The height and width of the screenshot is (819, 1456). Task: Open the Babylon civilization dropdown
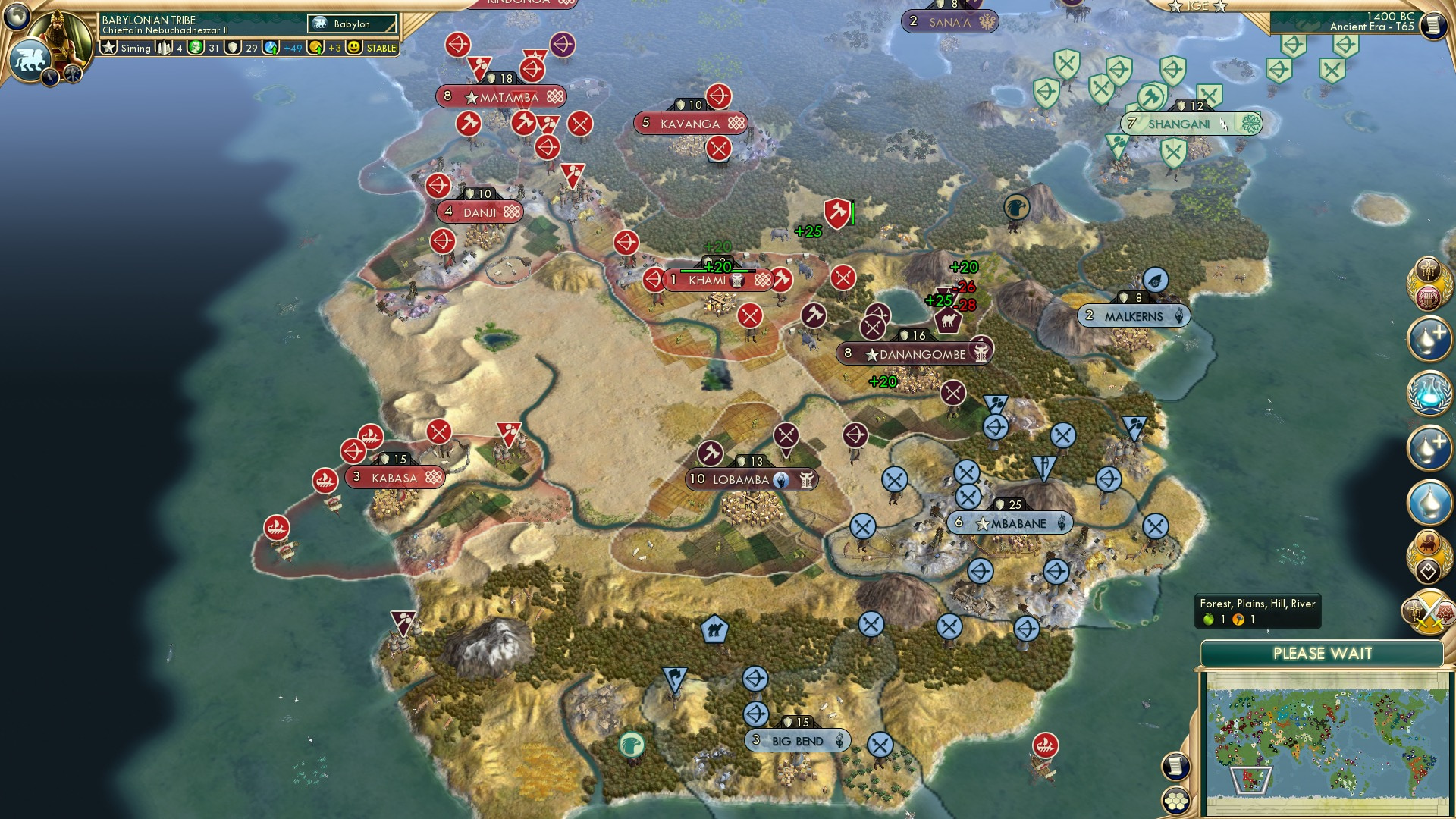[x=352, y=24]
